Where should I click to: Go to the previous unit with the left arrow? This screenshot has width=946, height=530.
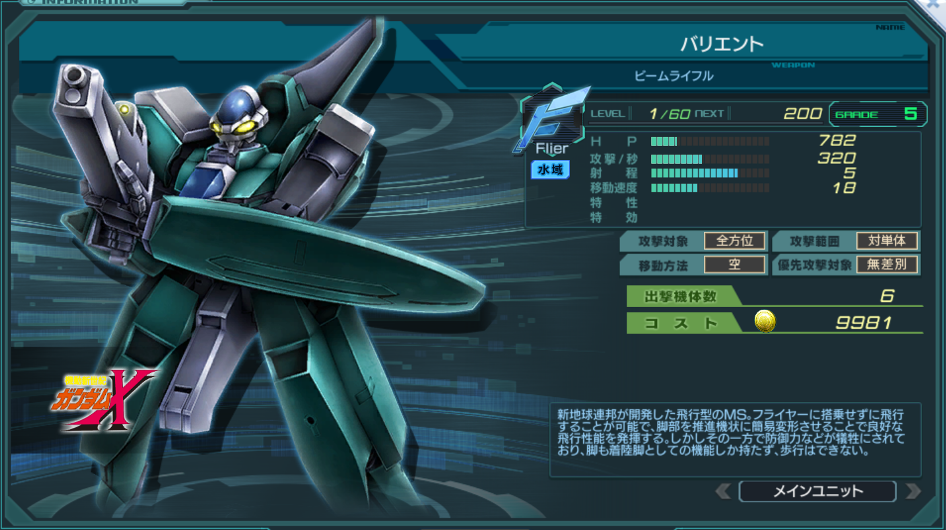coord(723,491)
